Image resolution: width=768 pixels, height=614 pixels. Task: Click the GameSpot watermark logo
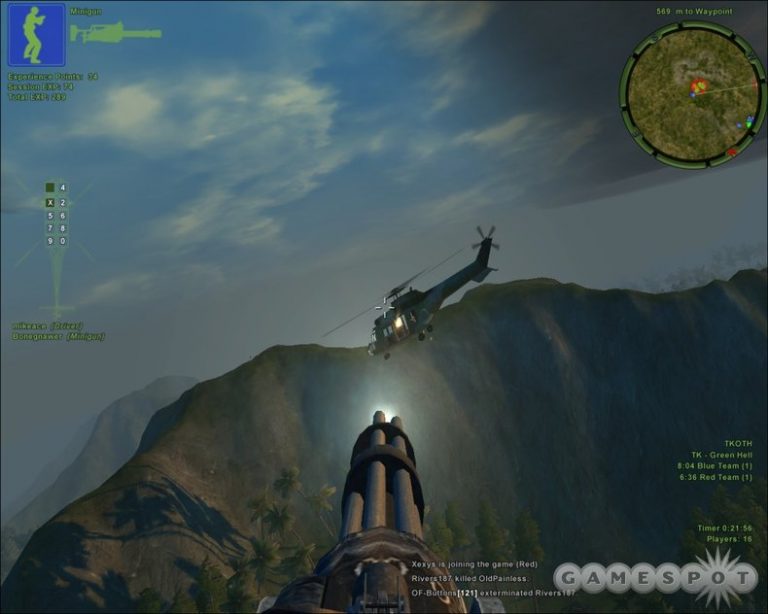coord(655,577)
